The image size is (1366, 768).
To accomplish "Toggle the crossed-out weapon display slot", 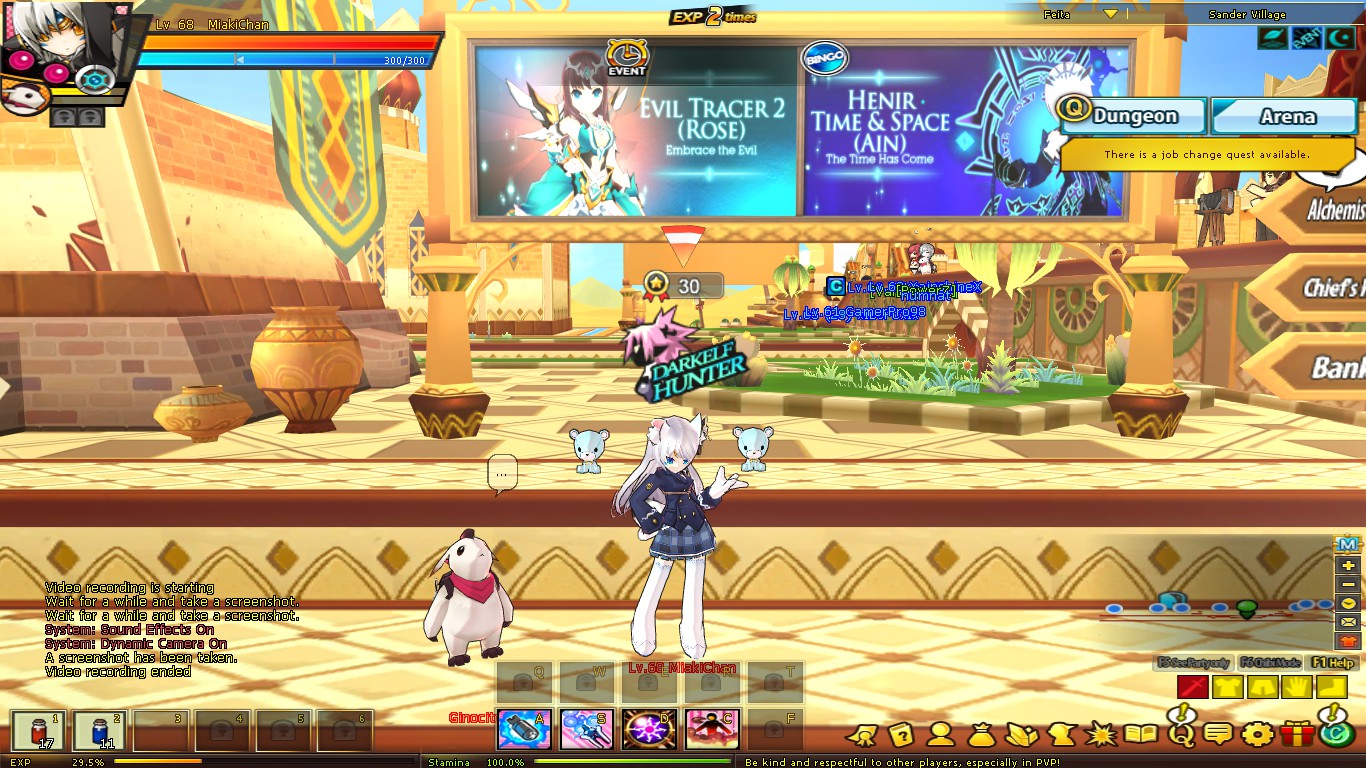I will (1193, 686).
